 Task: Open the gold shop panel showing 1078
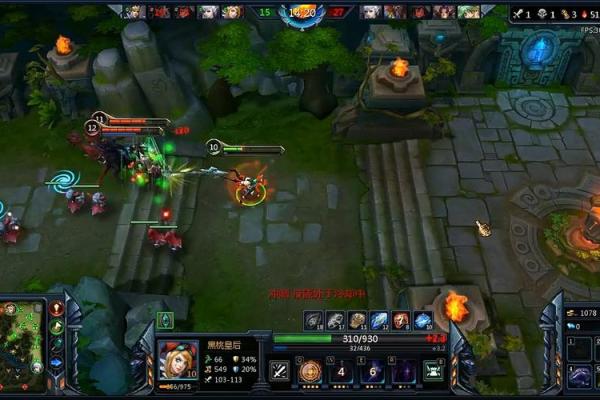click(x=580, y=313)
